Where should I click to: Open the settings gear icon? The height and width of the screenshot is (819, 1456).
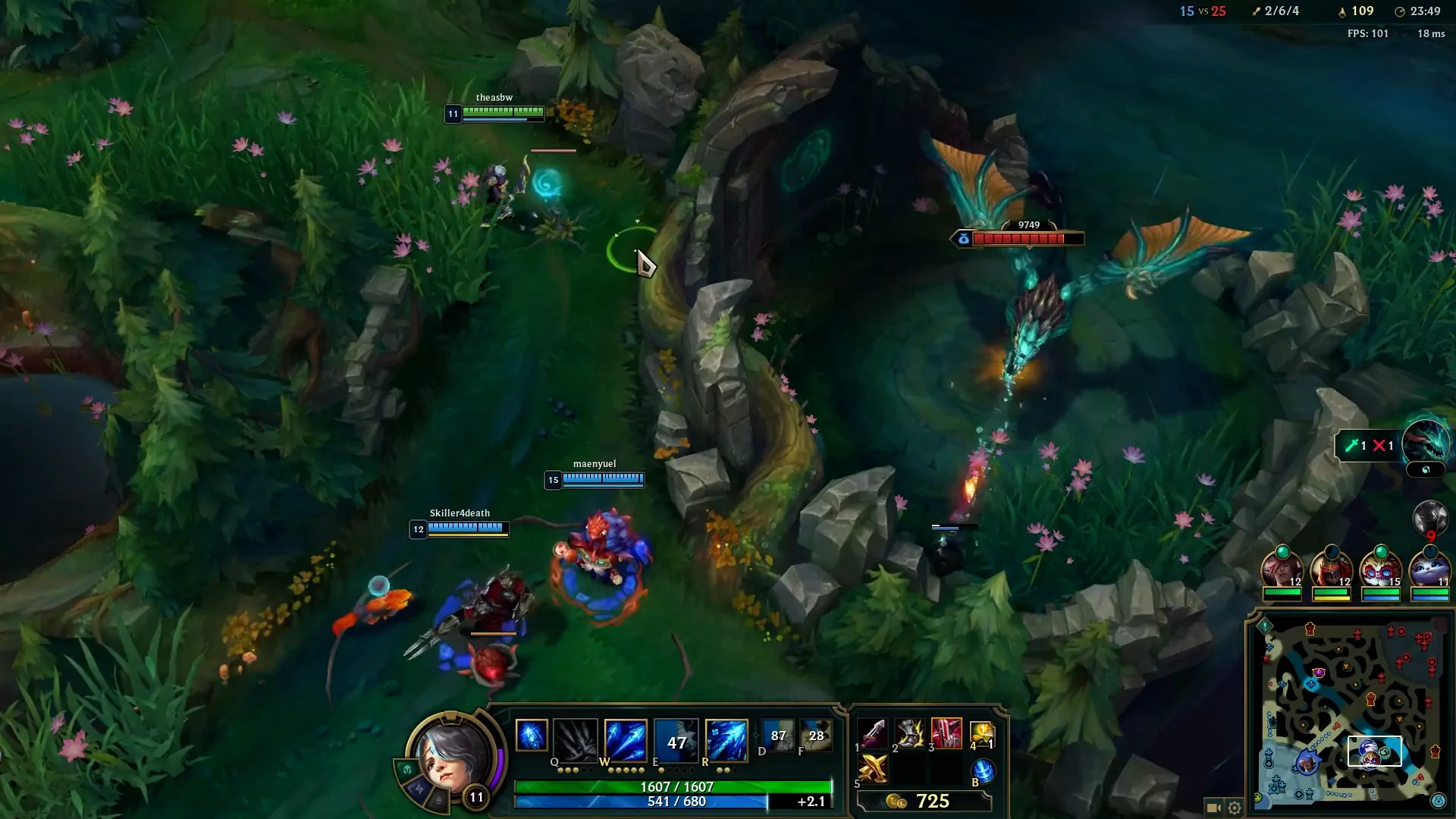click(x=1235, y=808)
